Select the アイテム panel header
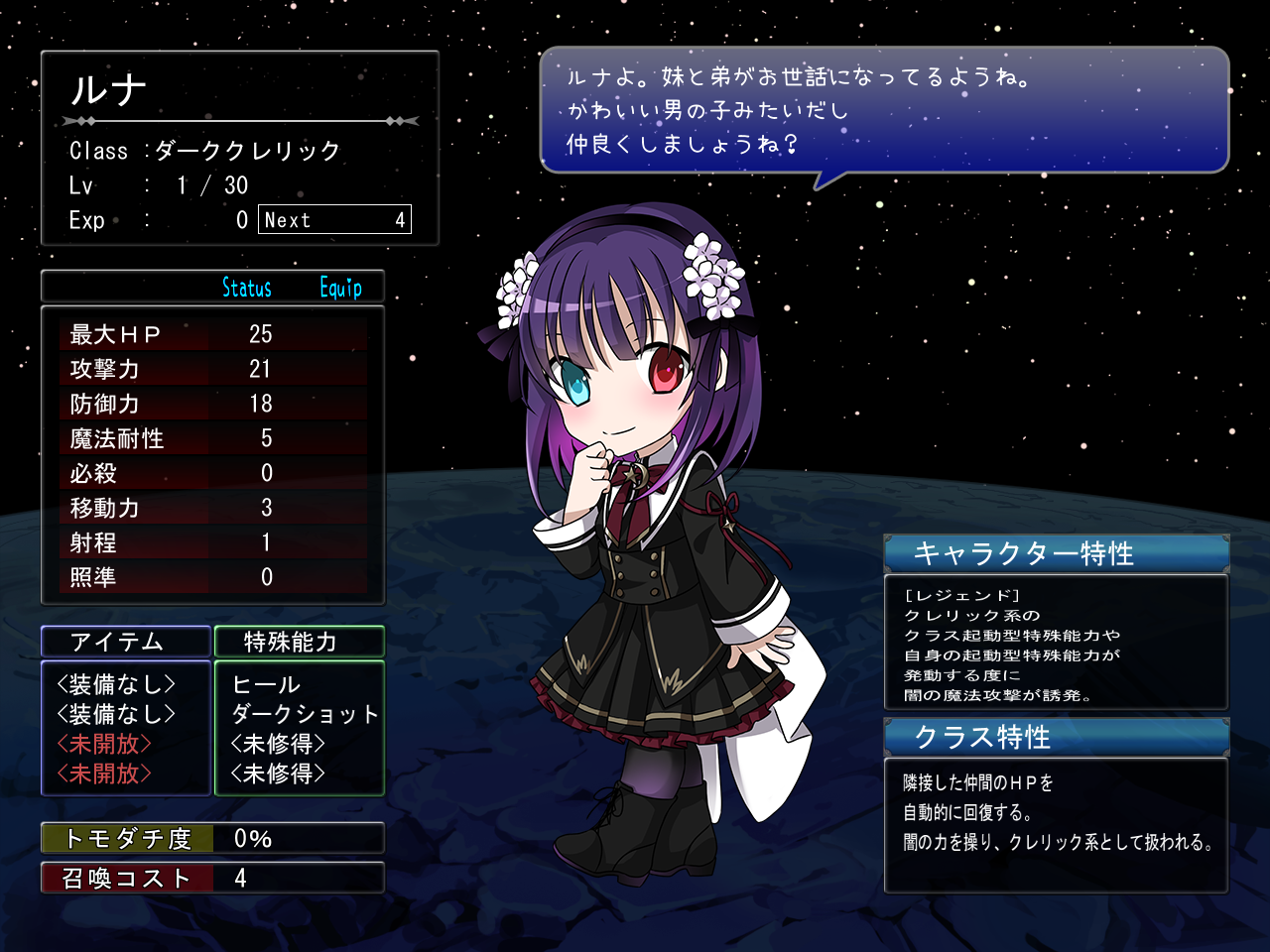This screenshot has height=952, width=1270. (126, 642)
